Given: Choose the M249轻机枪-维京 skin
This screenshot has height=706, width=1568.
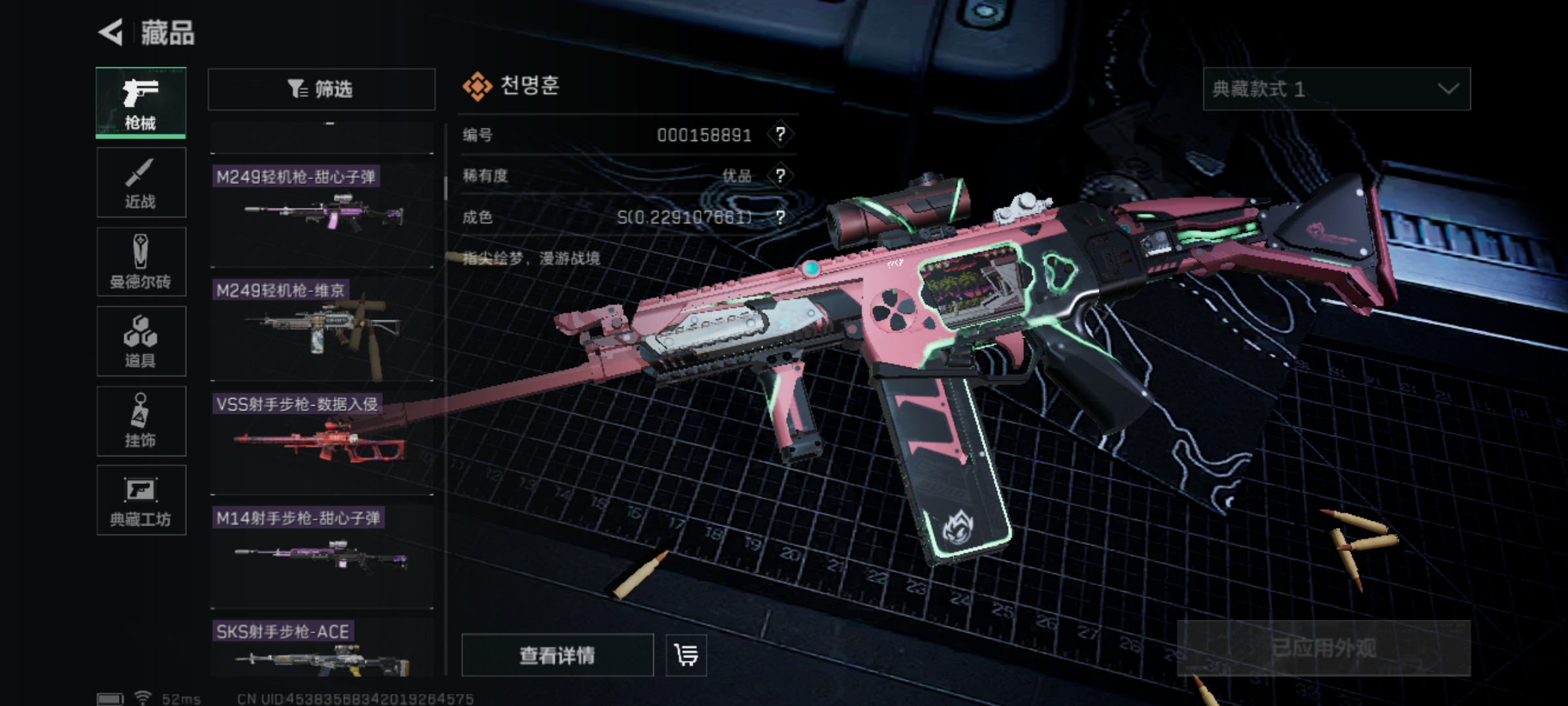Looking at the screenshot, I should click(322, 328).
